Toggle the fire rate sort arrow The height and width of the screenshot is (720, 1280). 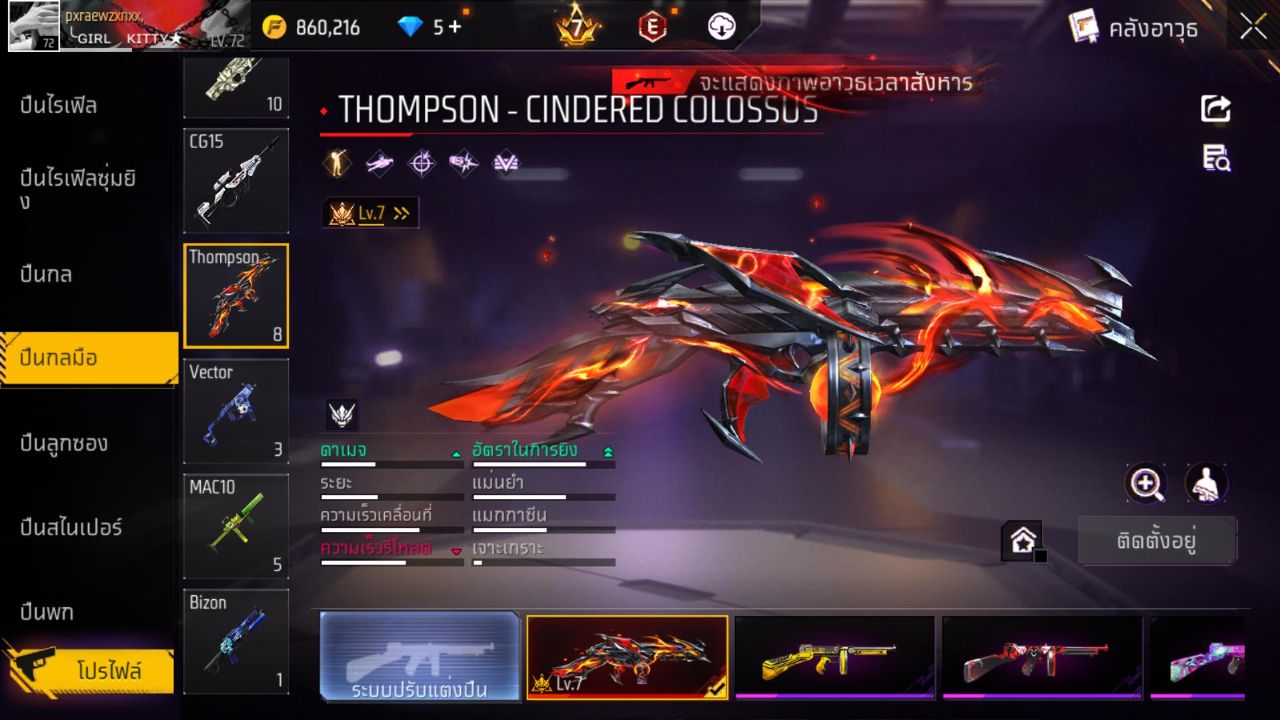point(607,452)
